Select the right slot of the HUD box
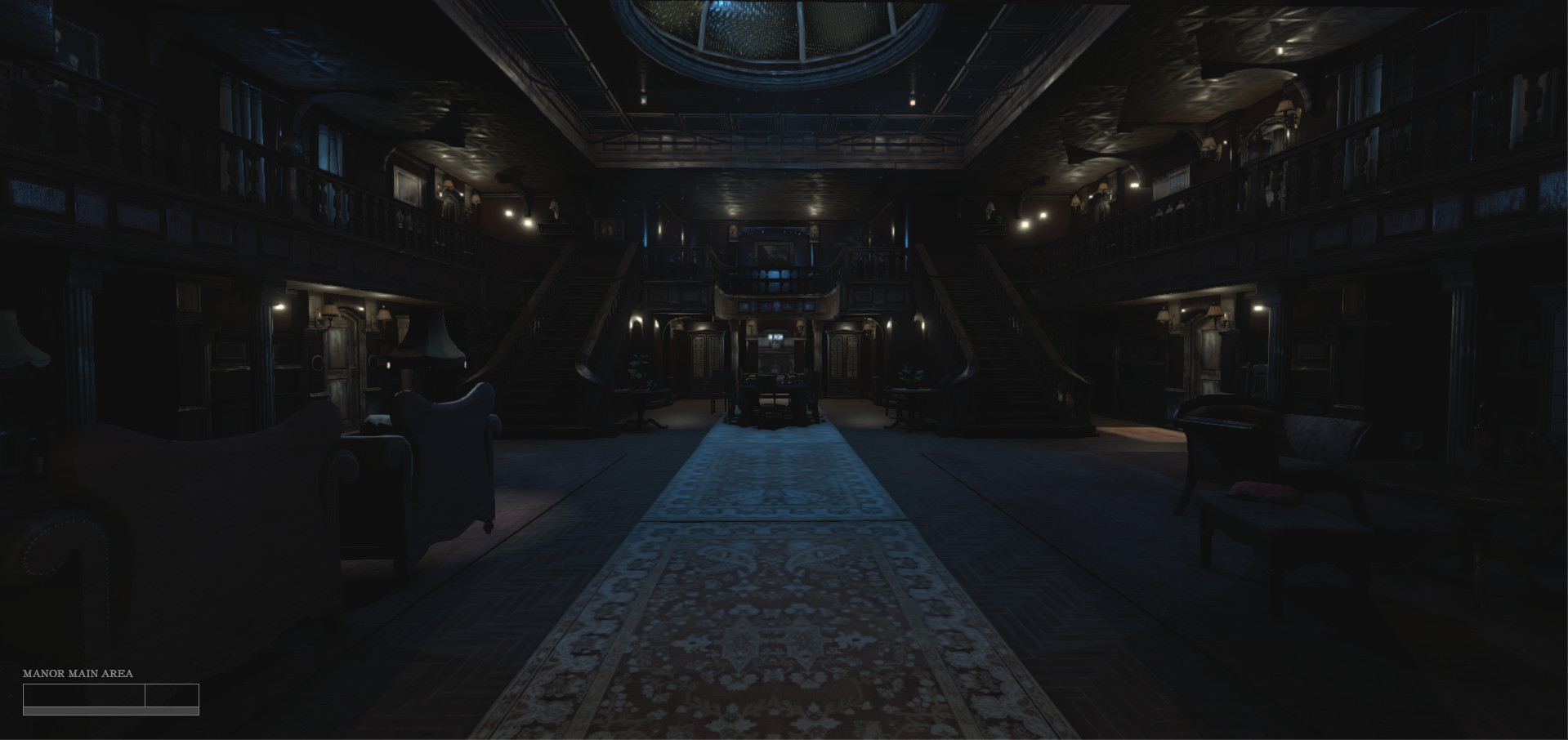The height and width of the screenshot is (740, 1568). pos(172,697)
